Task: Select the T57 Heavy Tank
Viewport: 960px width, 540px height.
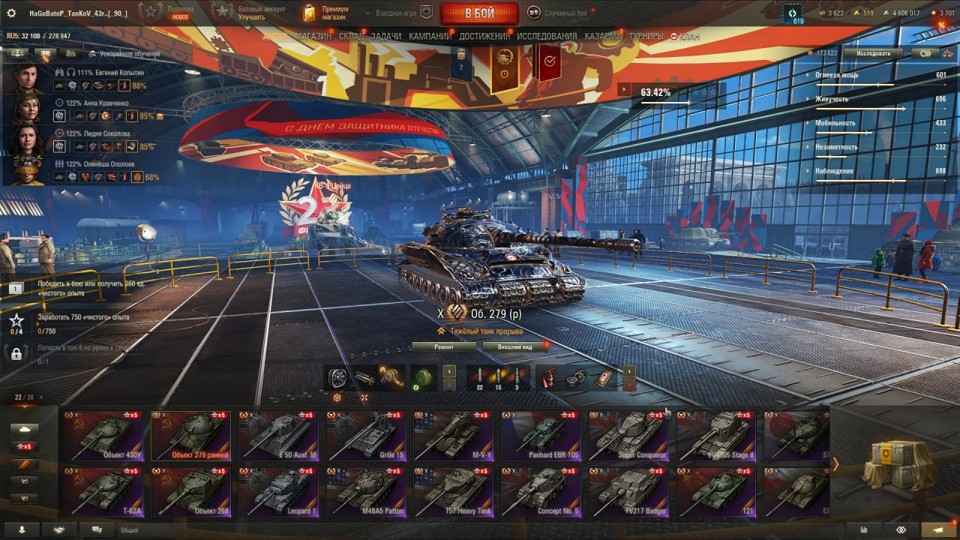Action: point(453,490)
